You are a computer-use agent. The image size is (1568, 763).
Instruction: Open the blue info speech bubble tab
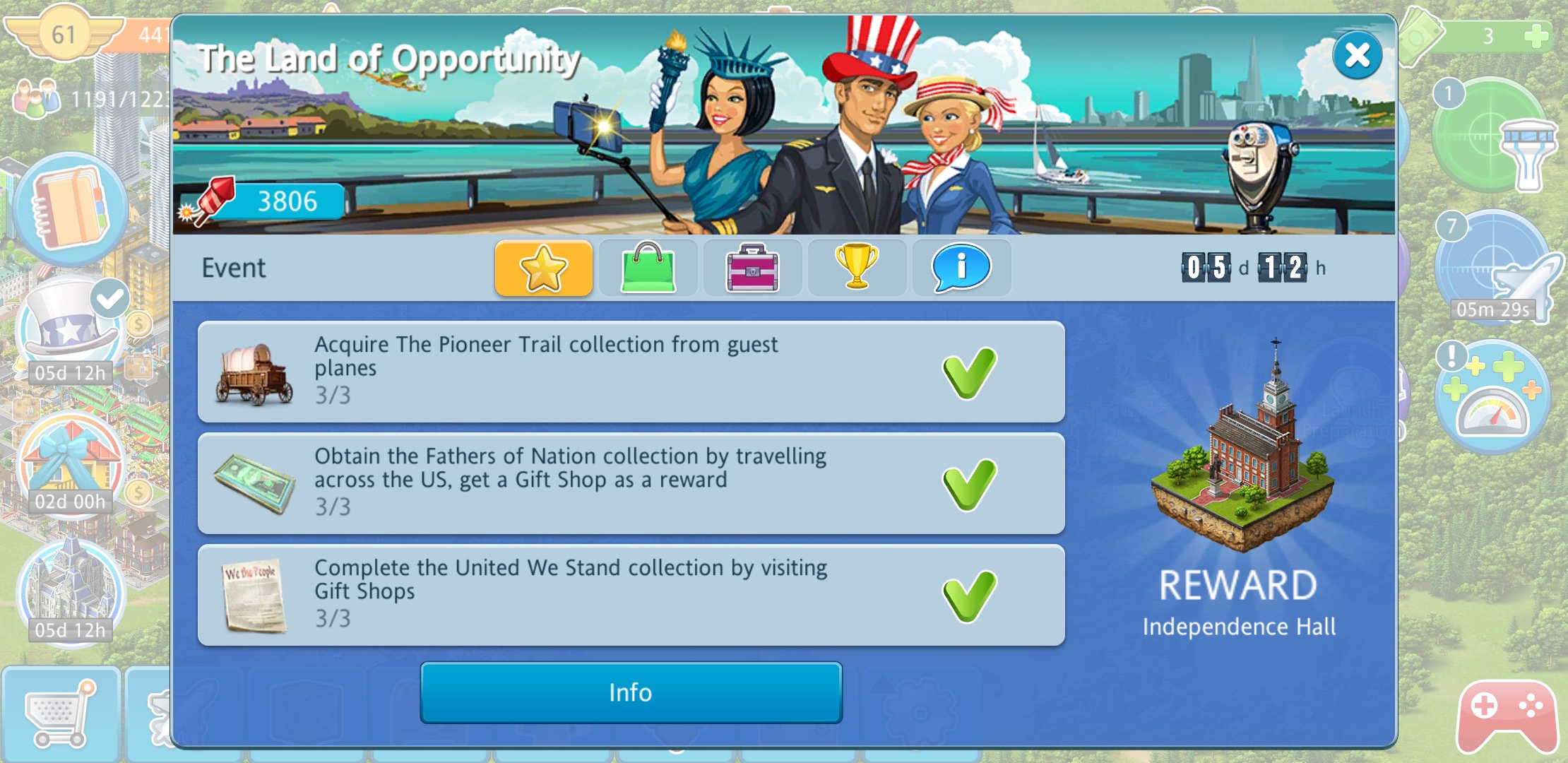click(x=961, y=268)
